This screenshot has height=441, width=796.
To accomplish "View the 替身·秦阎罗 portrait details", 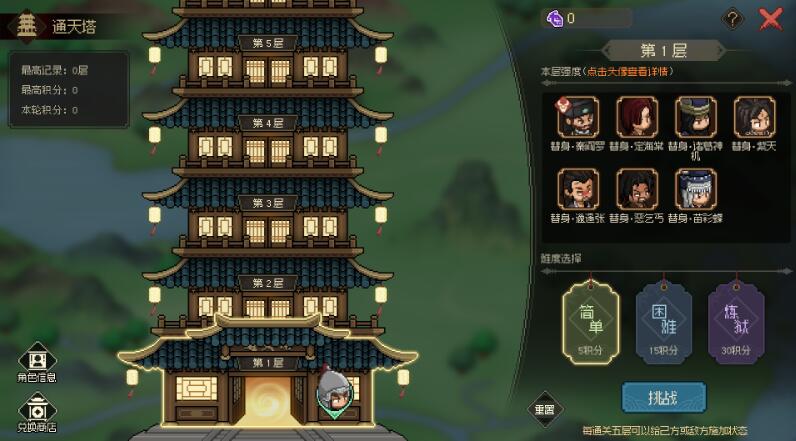I will pyautogui.click(x=580, y=117).
